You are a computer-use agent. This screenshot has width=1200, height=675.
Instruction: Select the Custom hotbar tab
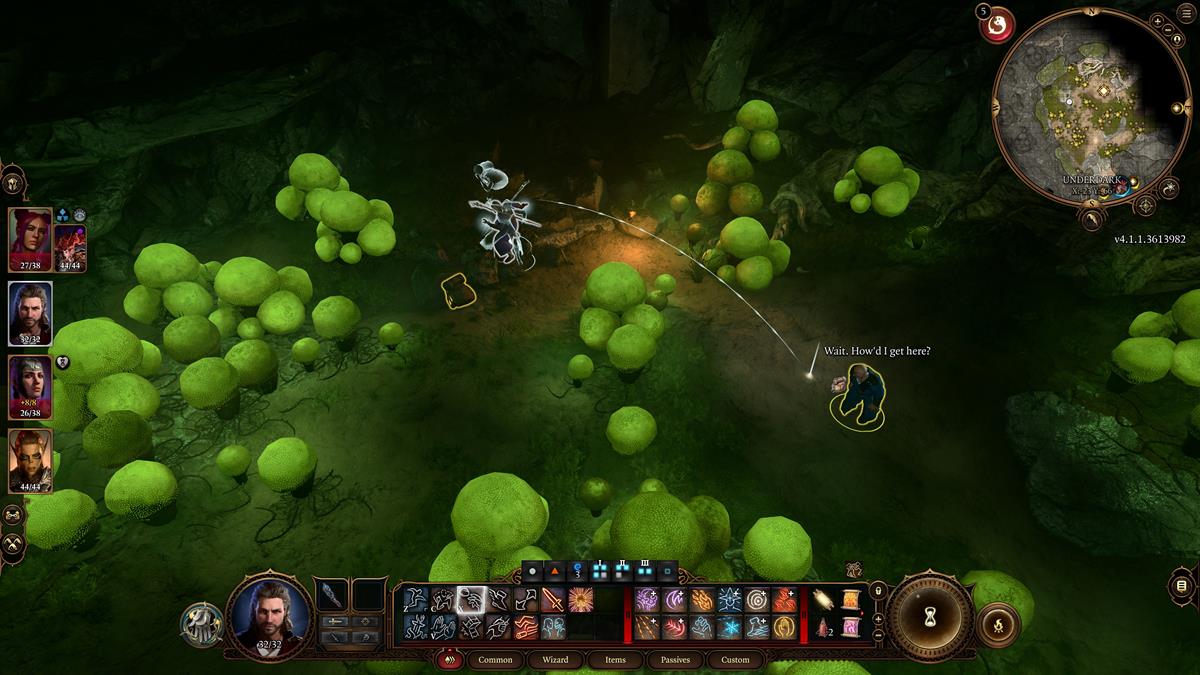[735, 660]
